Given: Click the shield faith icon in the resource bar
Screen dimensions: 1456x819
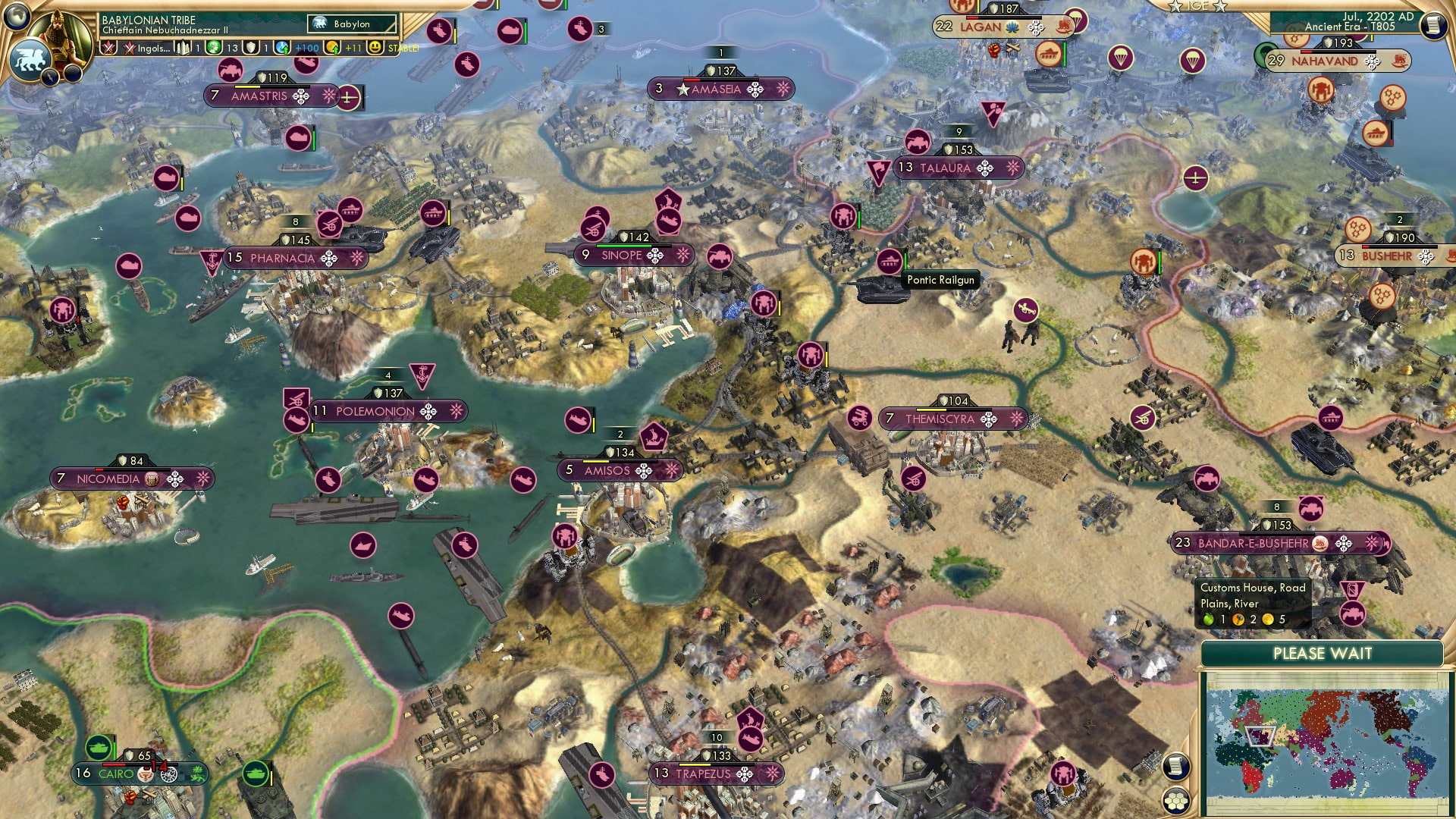Looking at the screenshot, I should point(252,47).
